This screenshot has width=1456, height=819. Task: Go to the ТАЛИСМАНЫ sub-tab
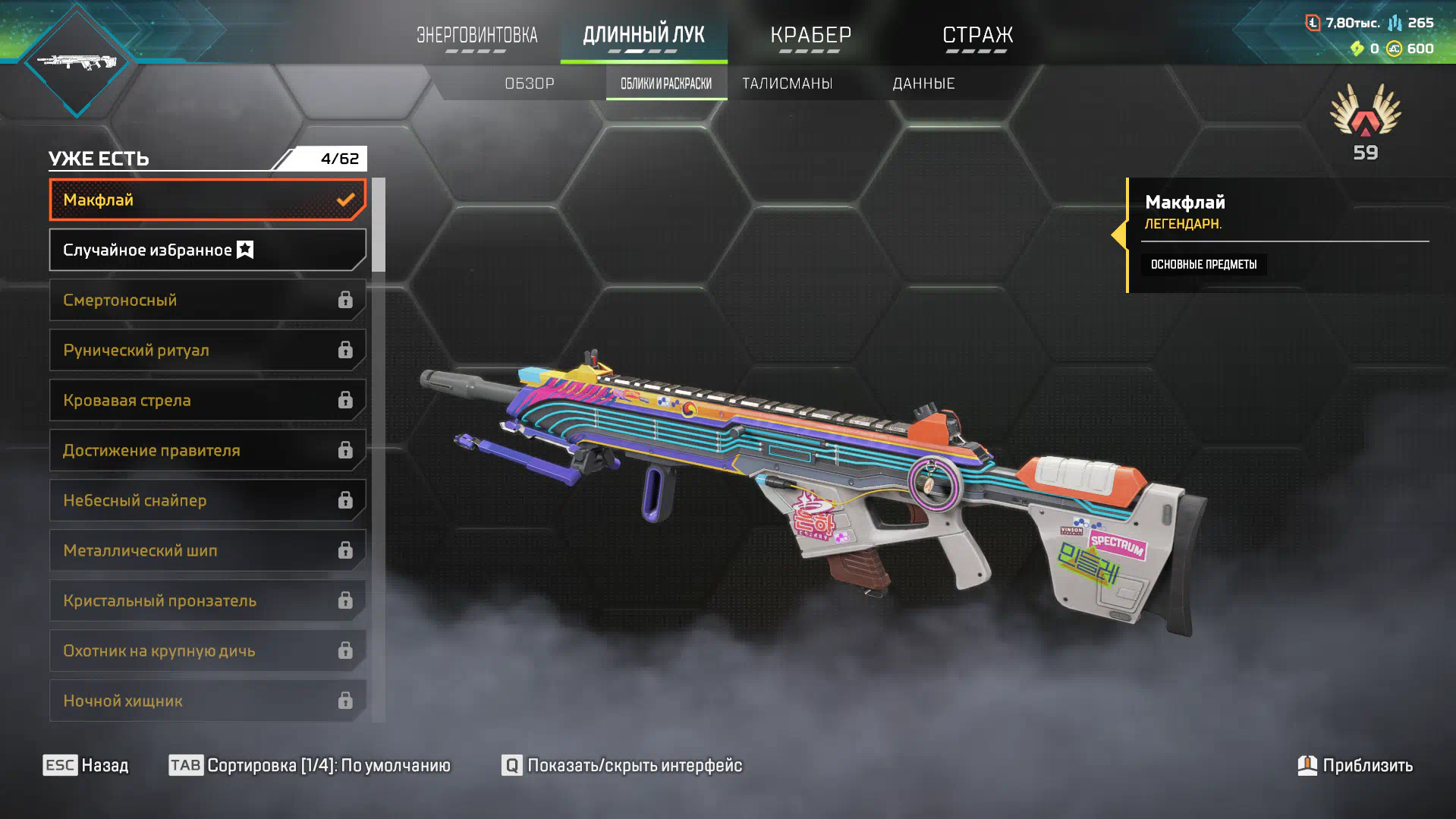pyautogui.click(x=787, y=83)
